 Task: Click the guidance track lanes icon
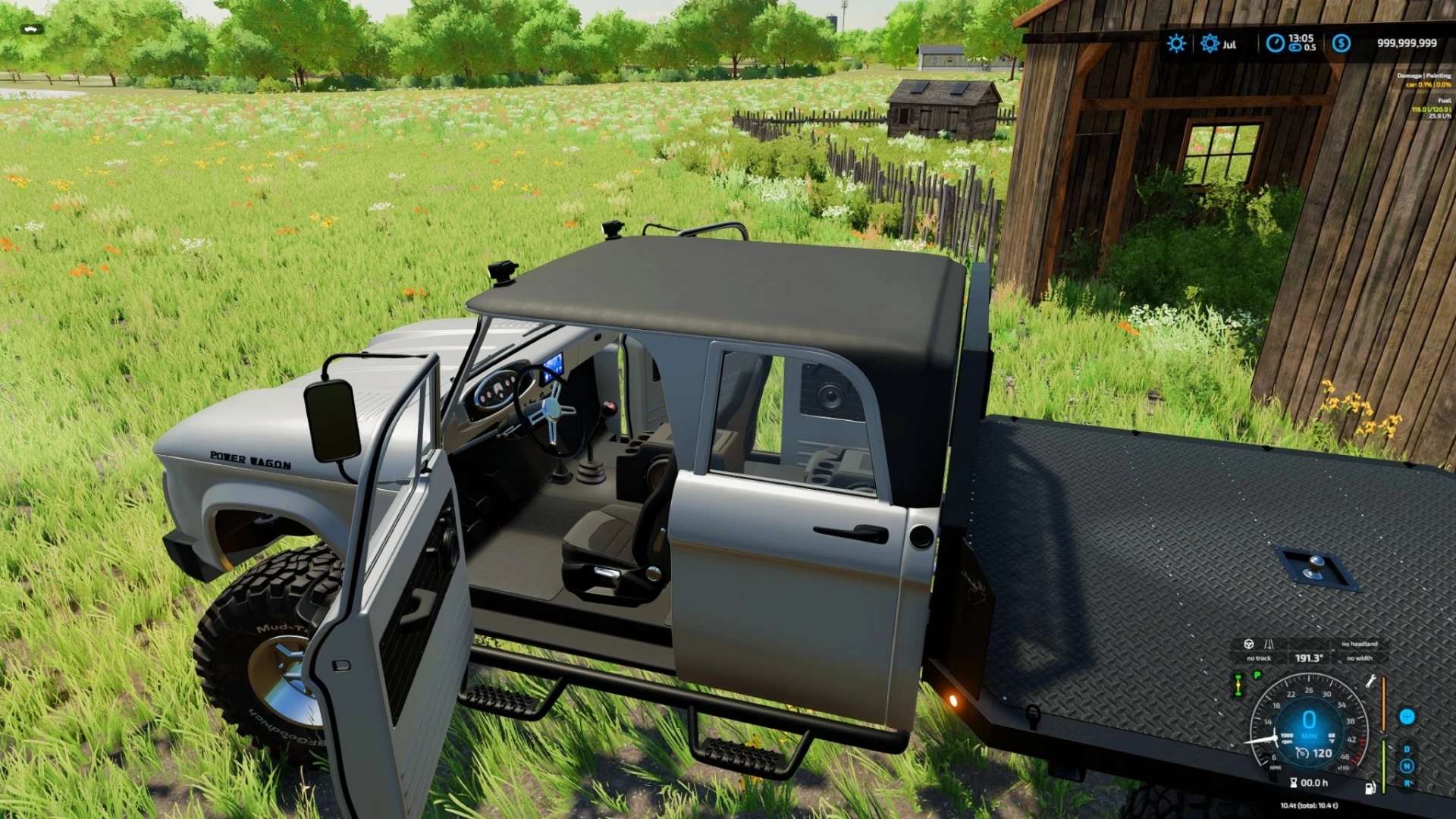(x=1269, y=644)
